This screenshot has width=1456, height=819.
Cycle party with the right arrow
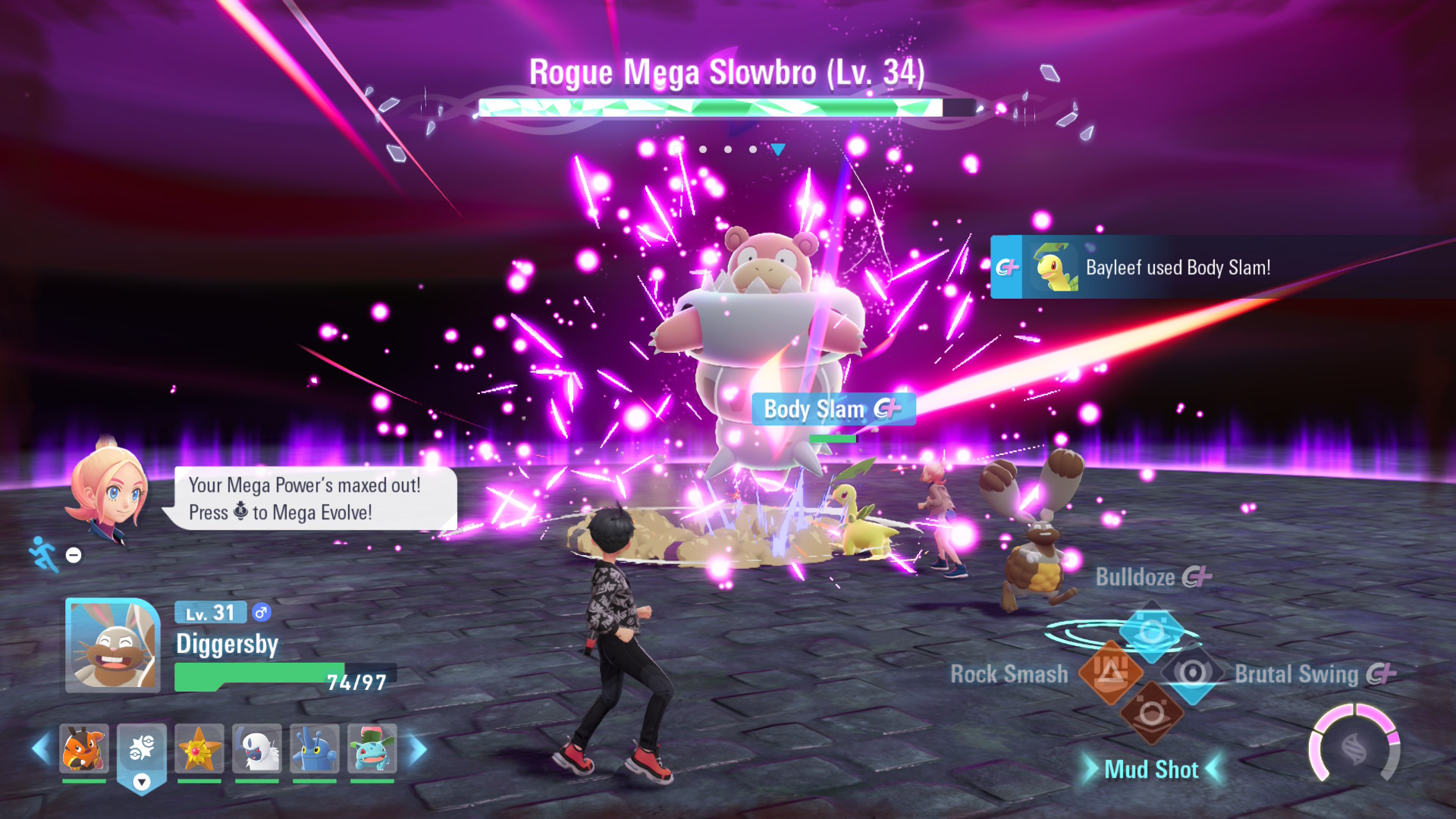pyautogui.click(x=418, y=749)
